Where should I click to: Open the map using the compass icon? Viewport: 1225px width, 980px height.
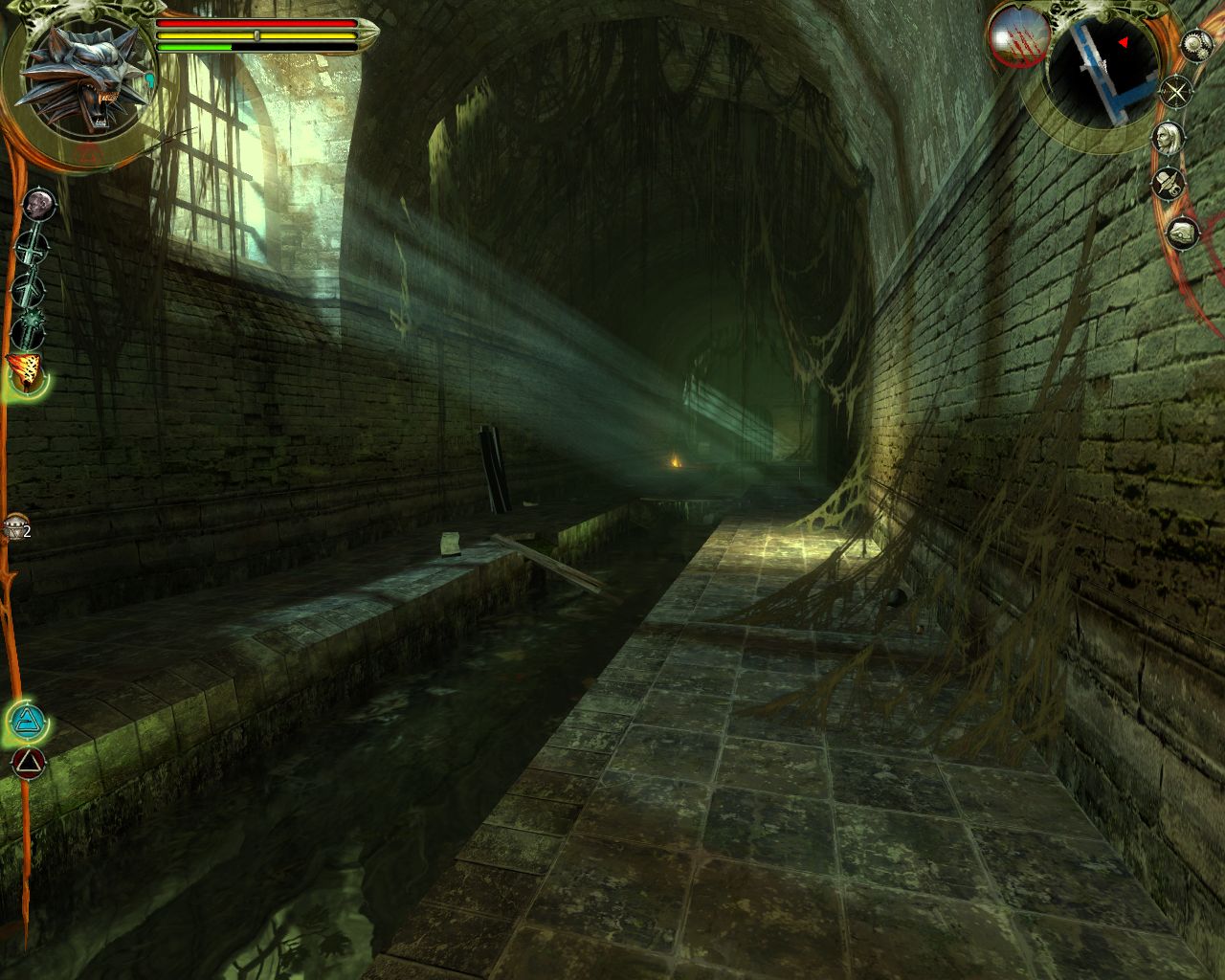coord(1176,92)
